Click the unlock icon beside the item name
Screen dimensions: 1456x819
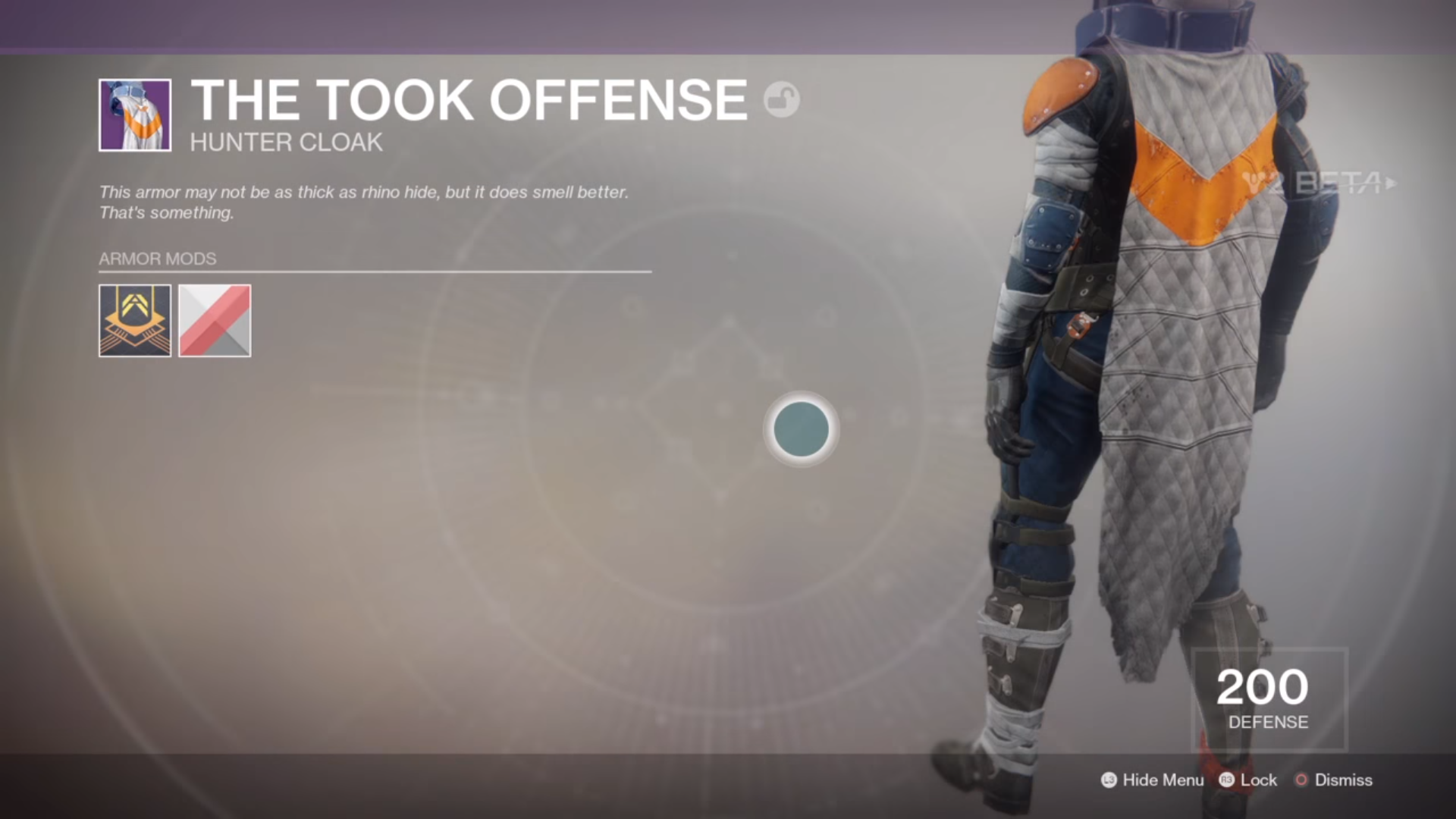pyautogui.click(x=781, y=99)
